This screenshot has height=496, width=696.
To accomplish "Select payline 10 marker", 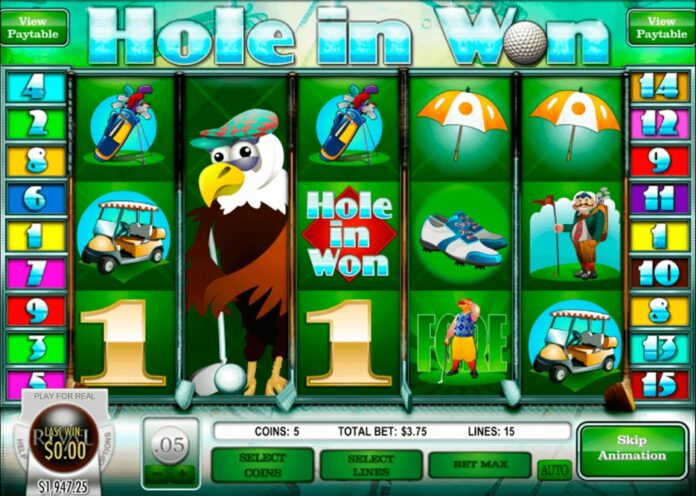I will 660,273.
